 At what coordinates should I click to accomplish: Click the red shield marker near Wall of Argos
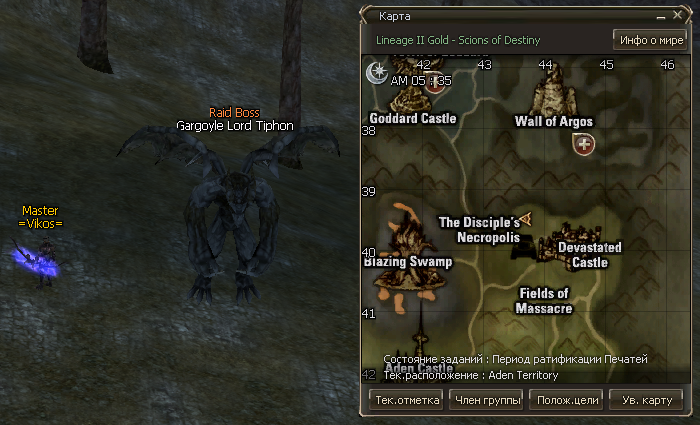[584, 145]
